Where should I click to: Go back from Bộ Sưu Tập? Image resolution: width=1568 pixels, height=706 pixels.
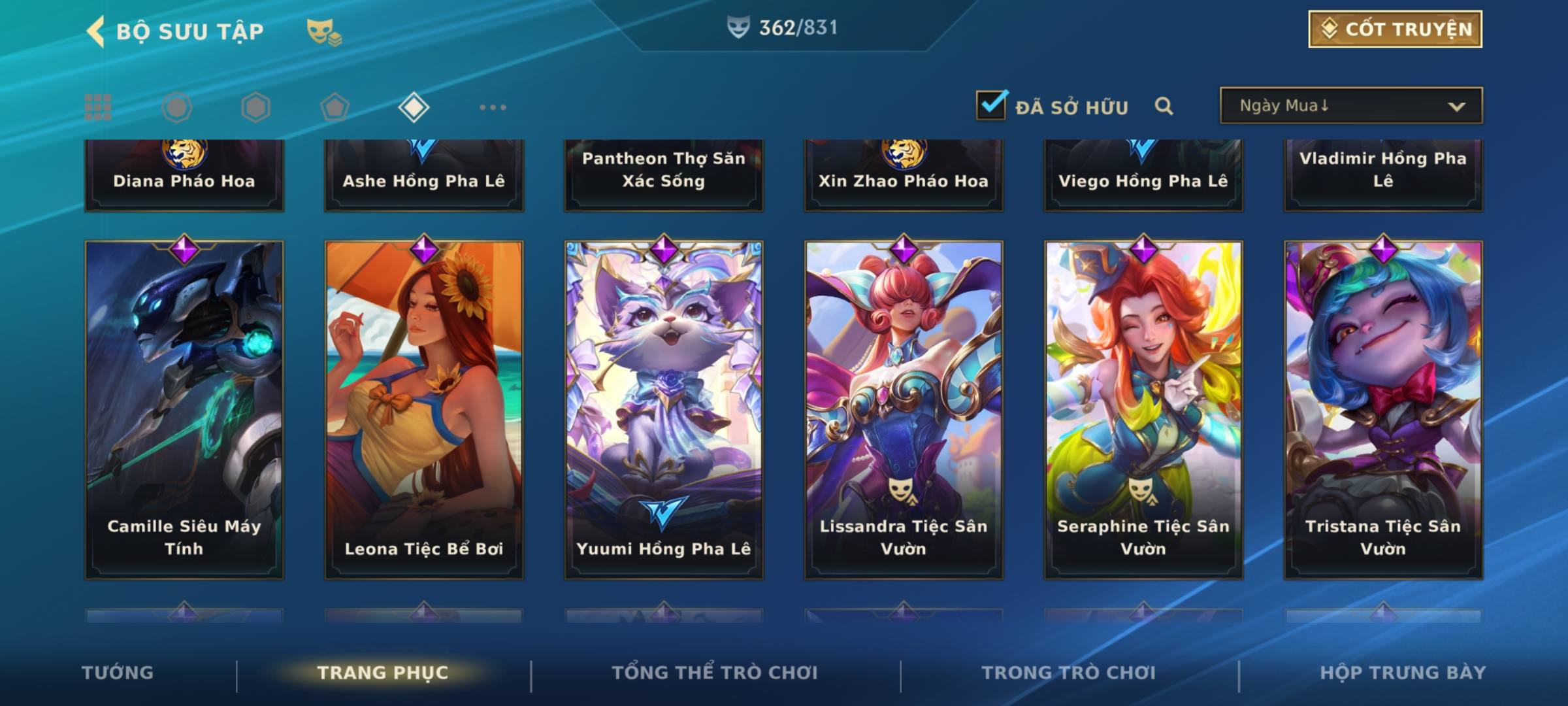96,31
